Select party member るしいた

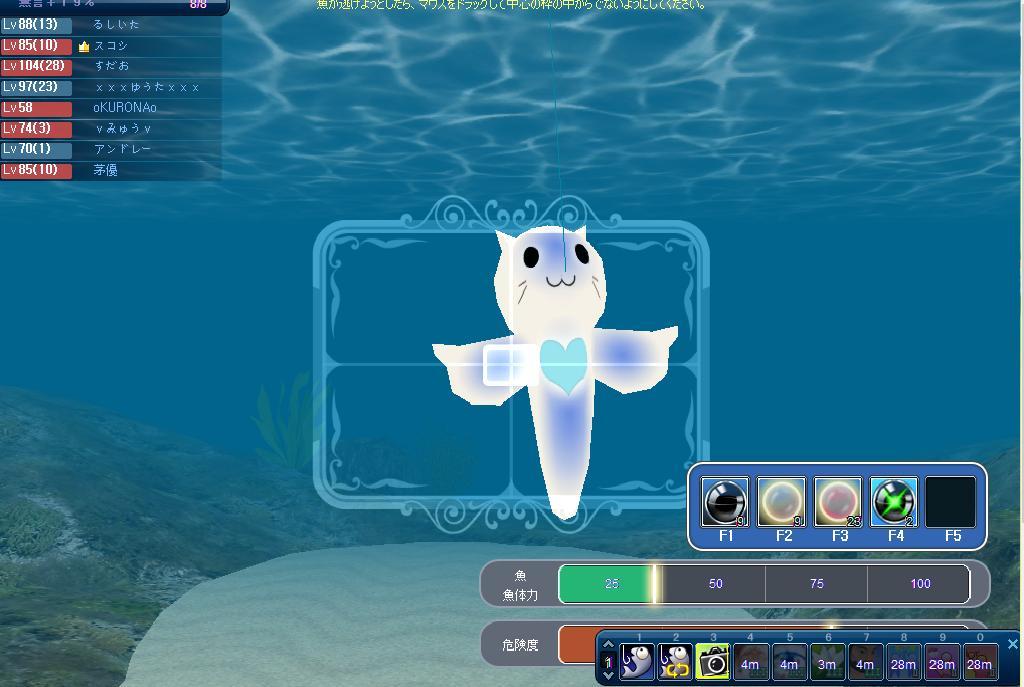pos(116,24)
